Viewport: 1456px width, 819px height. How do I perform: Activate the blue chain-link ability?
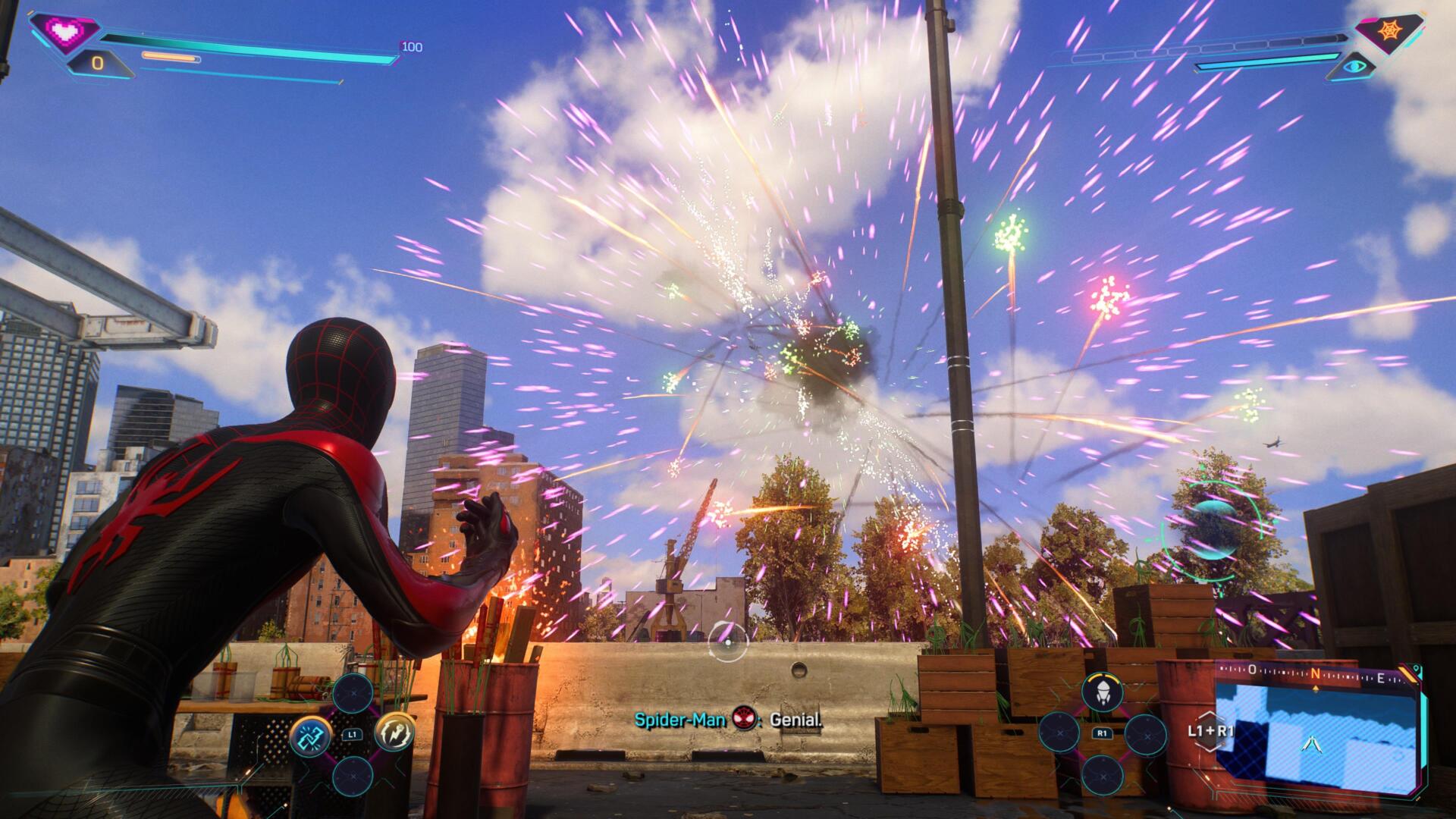coord(310,735)
